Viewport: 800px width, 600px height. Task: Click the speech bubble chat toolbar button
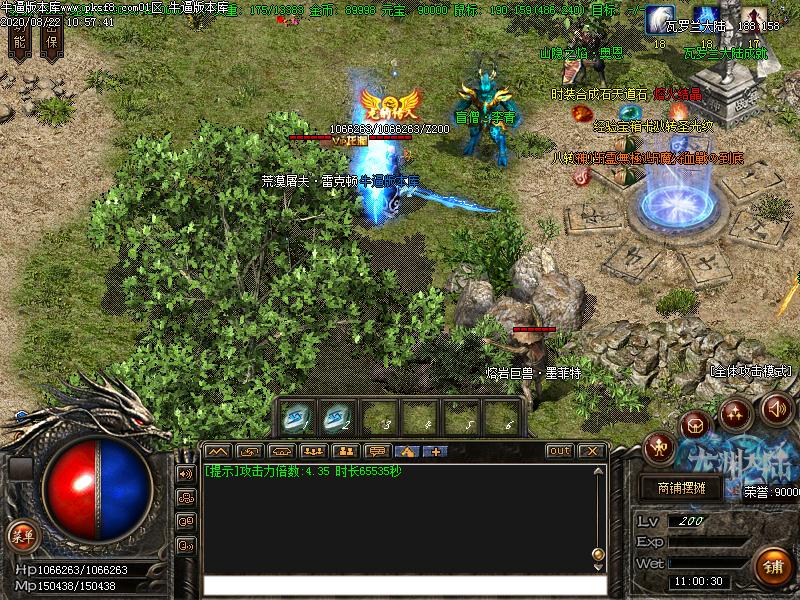click(x=378, y=451)
